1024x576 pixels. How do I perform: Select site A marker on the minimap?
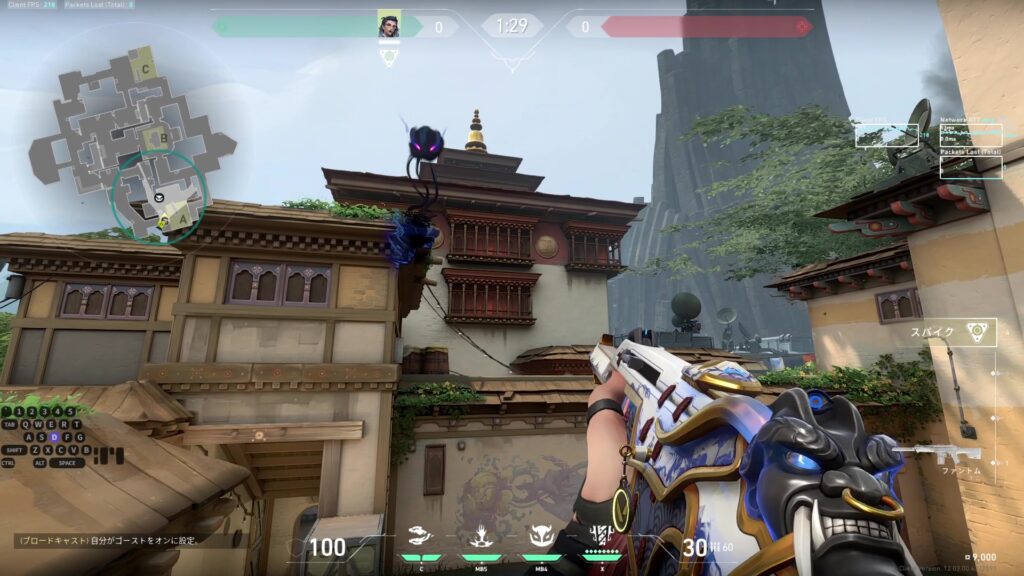tap(183, 211)
